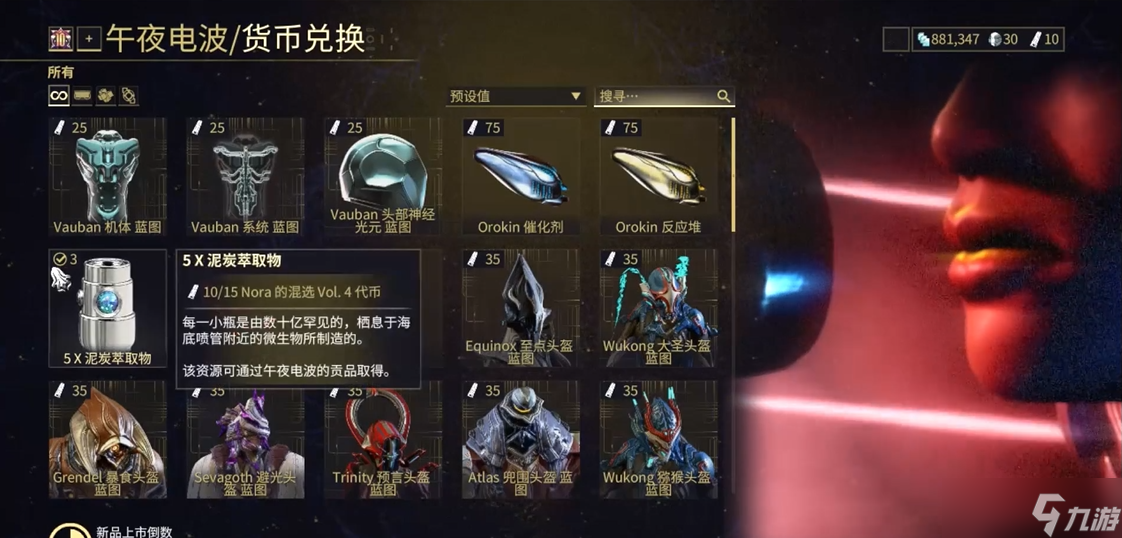This screenshot has width=1122, height=538.
Task: Switch to the fourth category filter icon
Action: coord(129,95)
